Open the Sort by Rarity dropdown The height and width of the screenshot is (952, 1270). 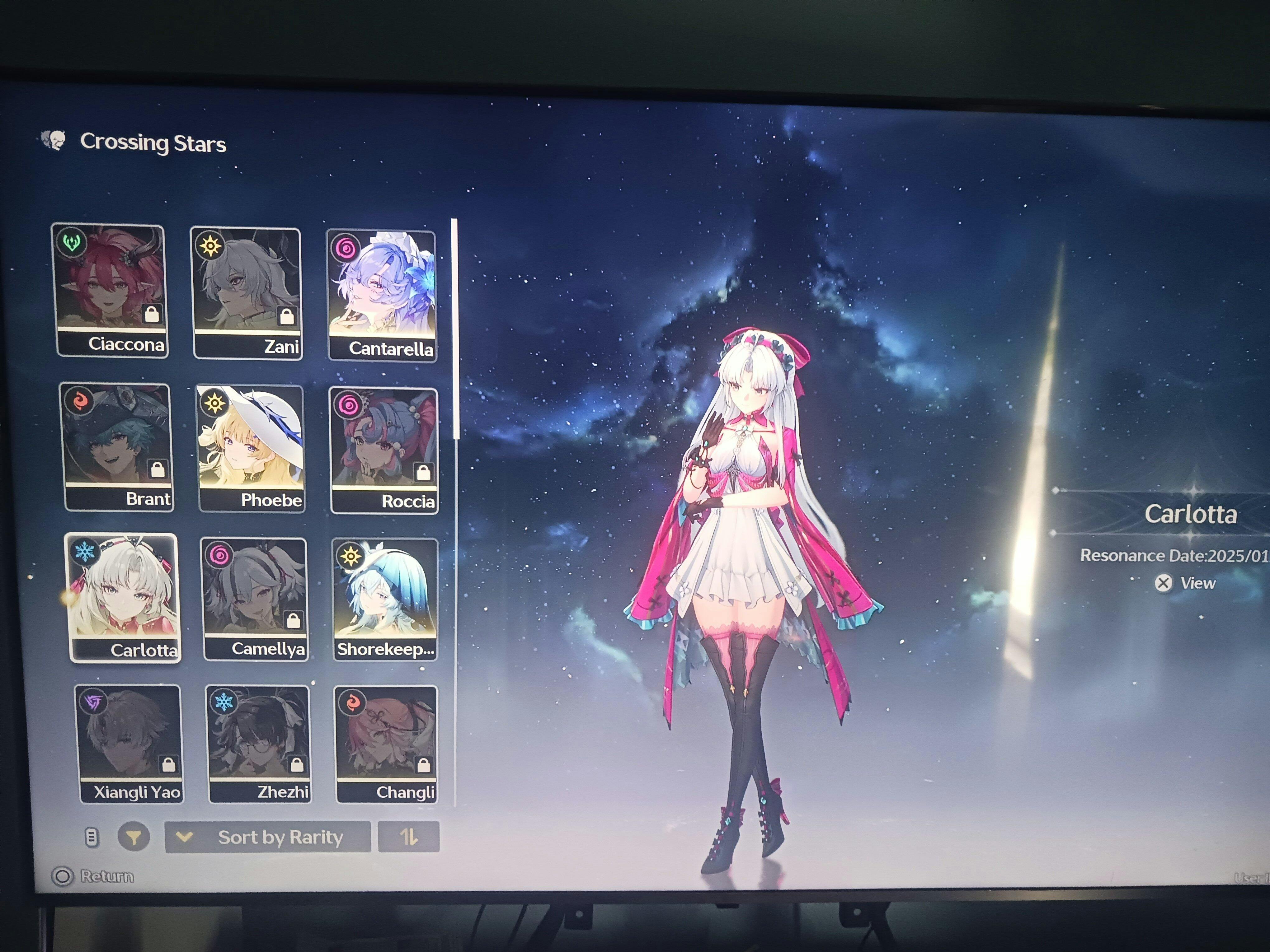pos(268,837)
